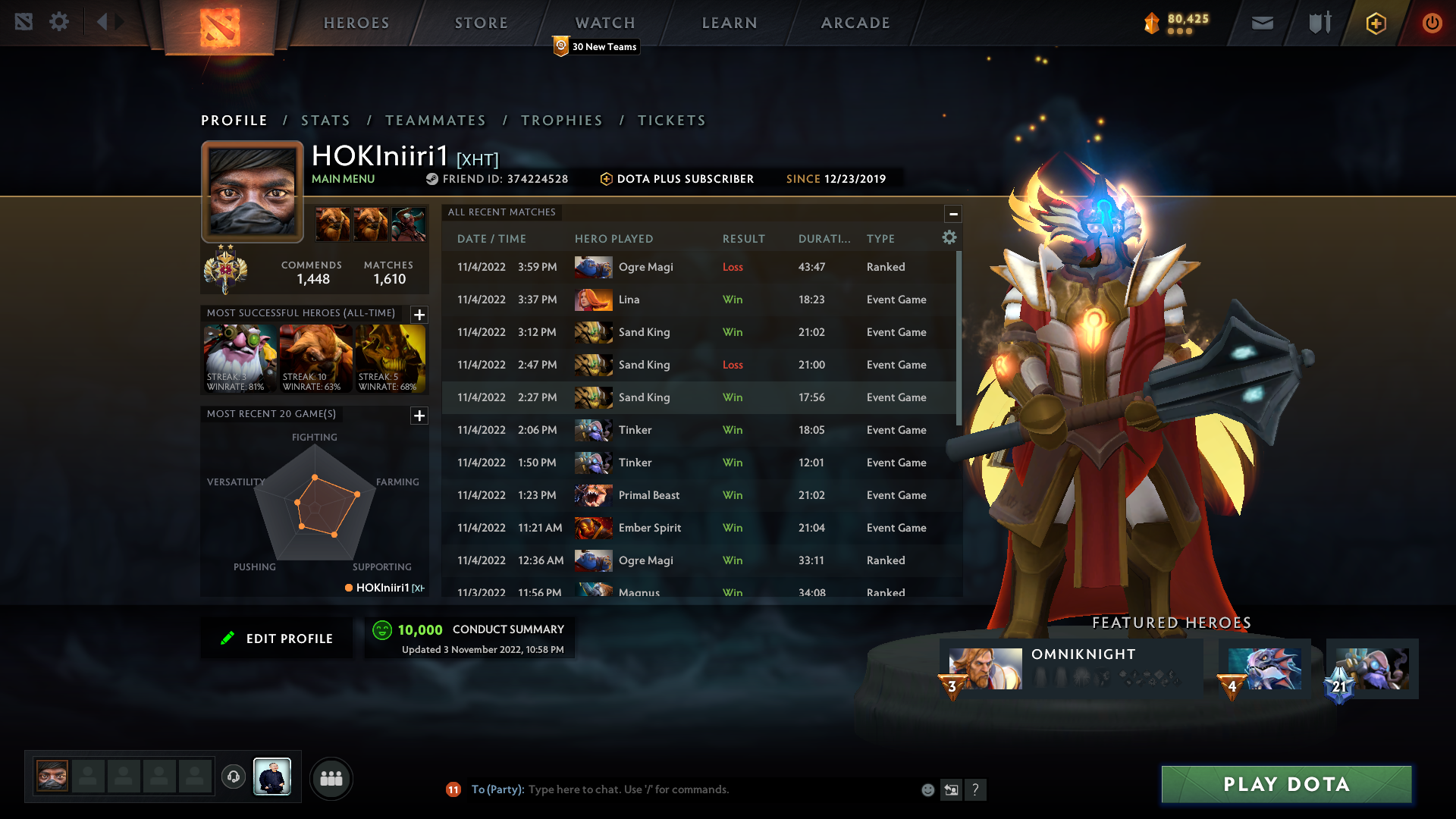This screenshot has height=819, width=1456.
Task: Open the WATCH menu
Action: [604, 23]
